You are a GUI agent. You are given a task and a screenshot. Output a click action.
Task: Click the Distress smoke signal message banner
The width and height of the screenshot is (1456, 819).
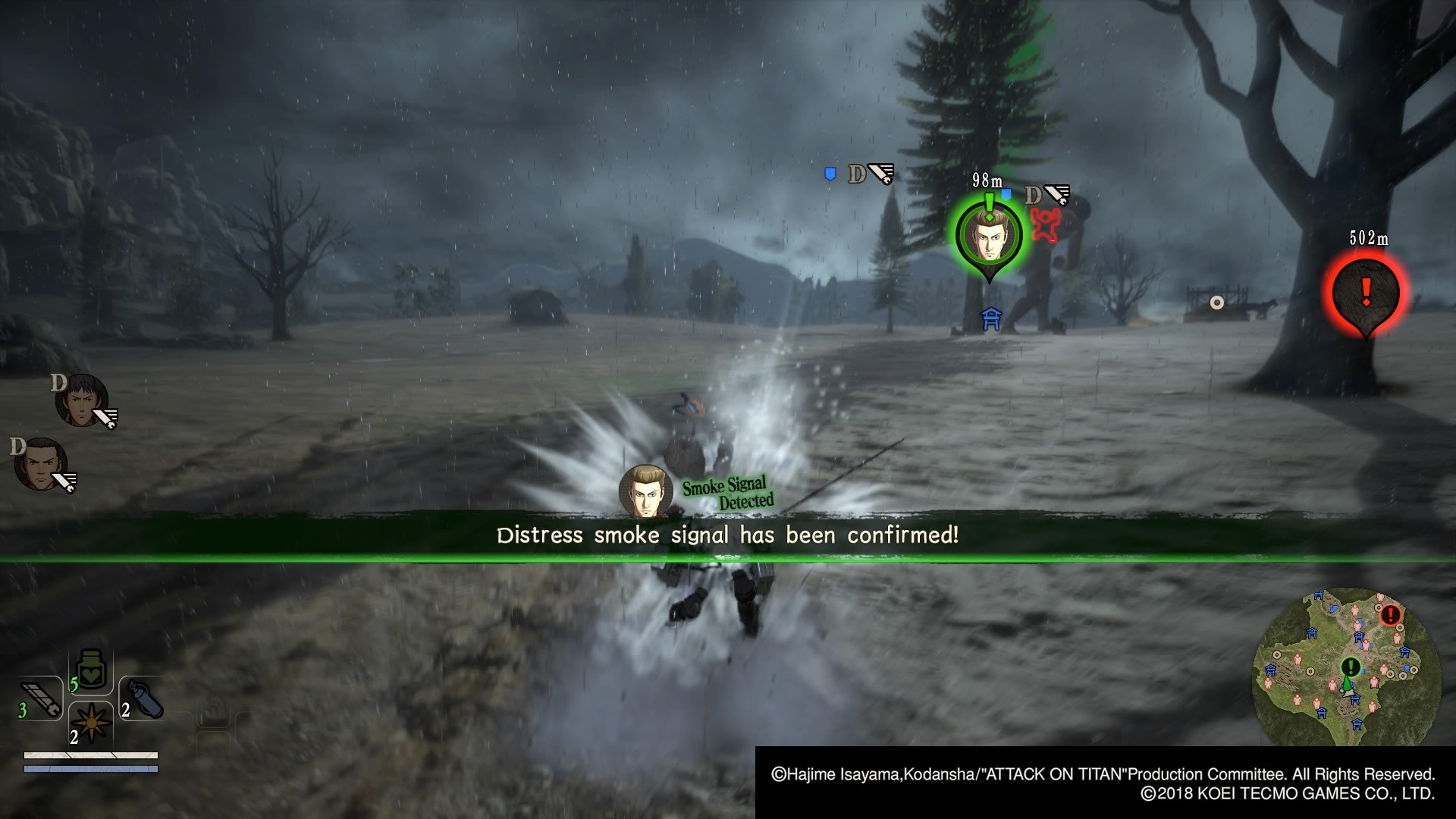pos(728,535)
